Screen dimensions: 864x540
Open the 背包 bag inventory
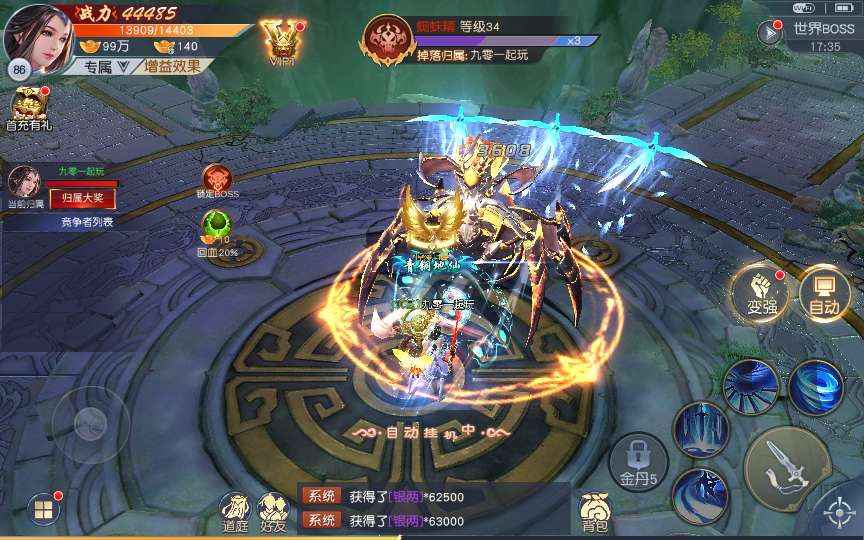click(594, 512)
